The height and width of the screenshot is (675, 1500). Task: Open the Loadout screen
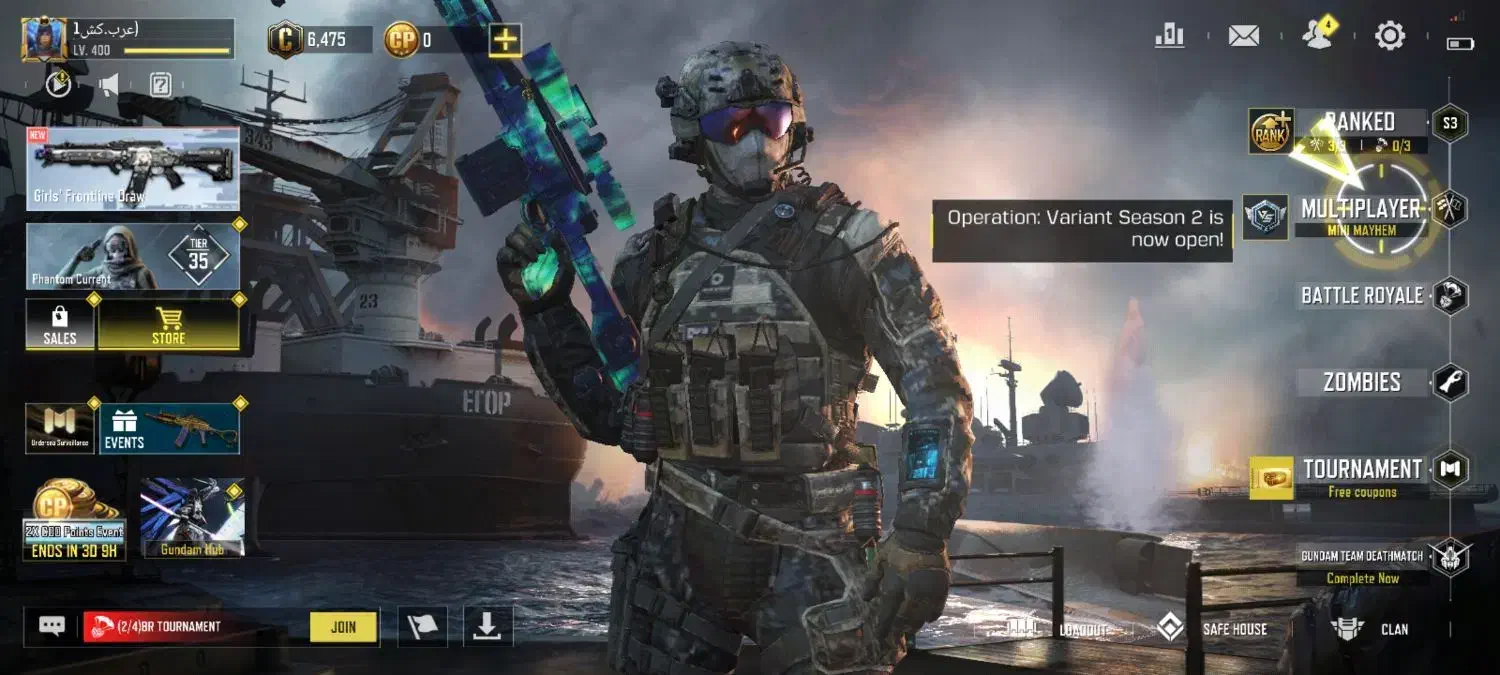point(1058,629)
